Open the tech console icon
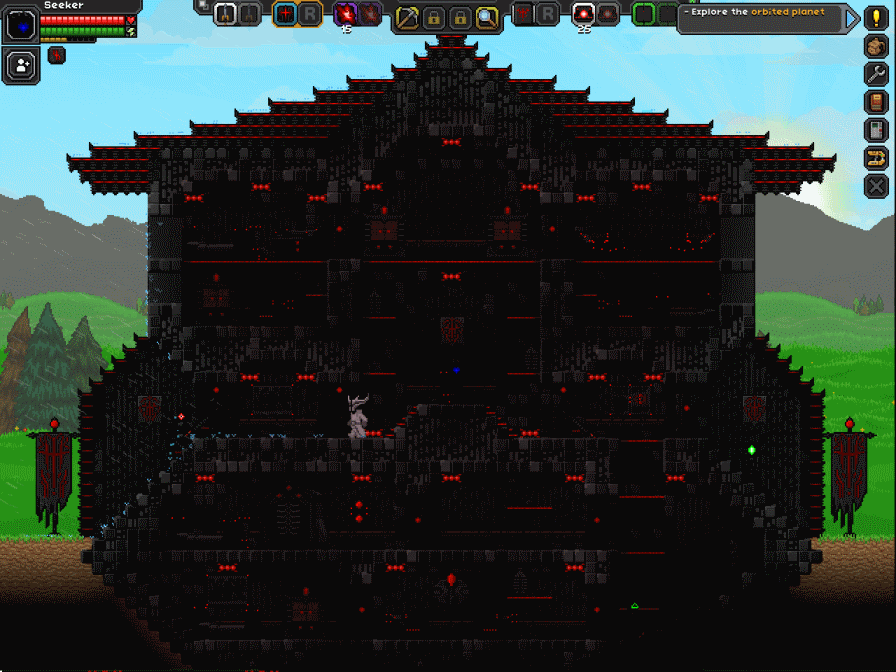This screenshot has height=672, width=896. [x=876, y=130]
